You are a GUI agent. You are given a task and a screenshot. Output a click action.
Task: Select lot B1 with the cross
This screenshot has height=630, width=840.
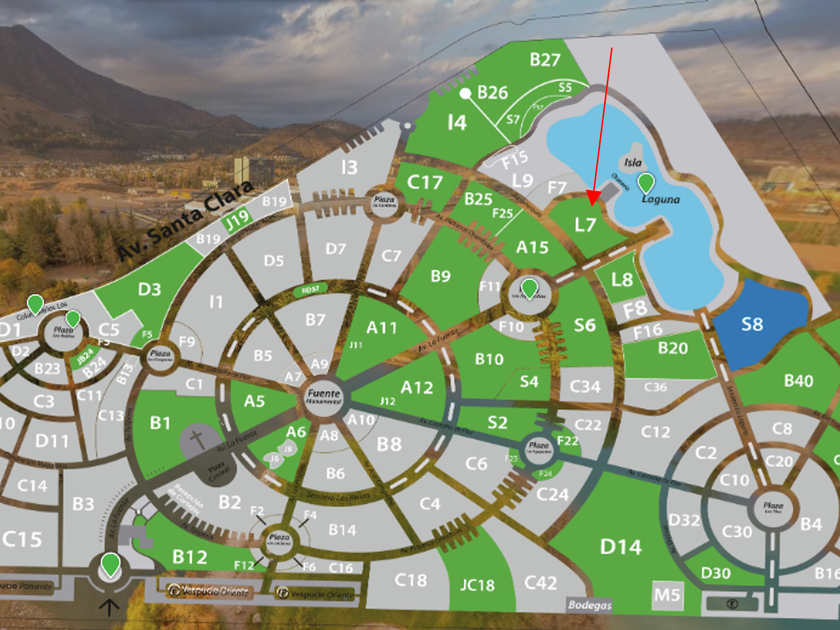(x=160, y=424)
